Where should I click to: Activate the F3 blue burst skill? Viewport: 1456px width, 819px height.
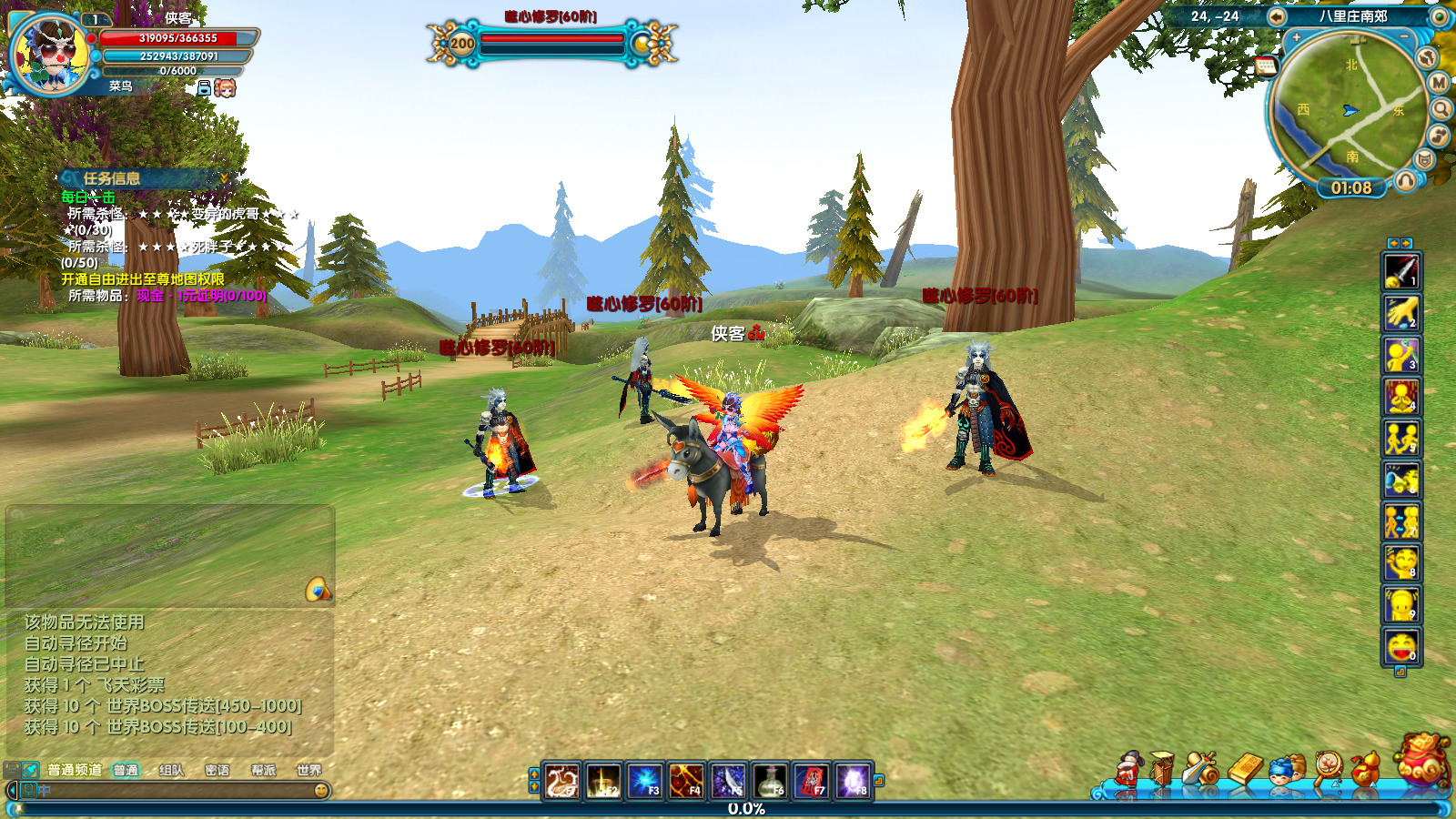point(644,781)
